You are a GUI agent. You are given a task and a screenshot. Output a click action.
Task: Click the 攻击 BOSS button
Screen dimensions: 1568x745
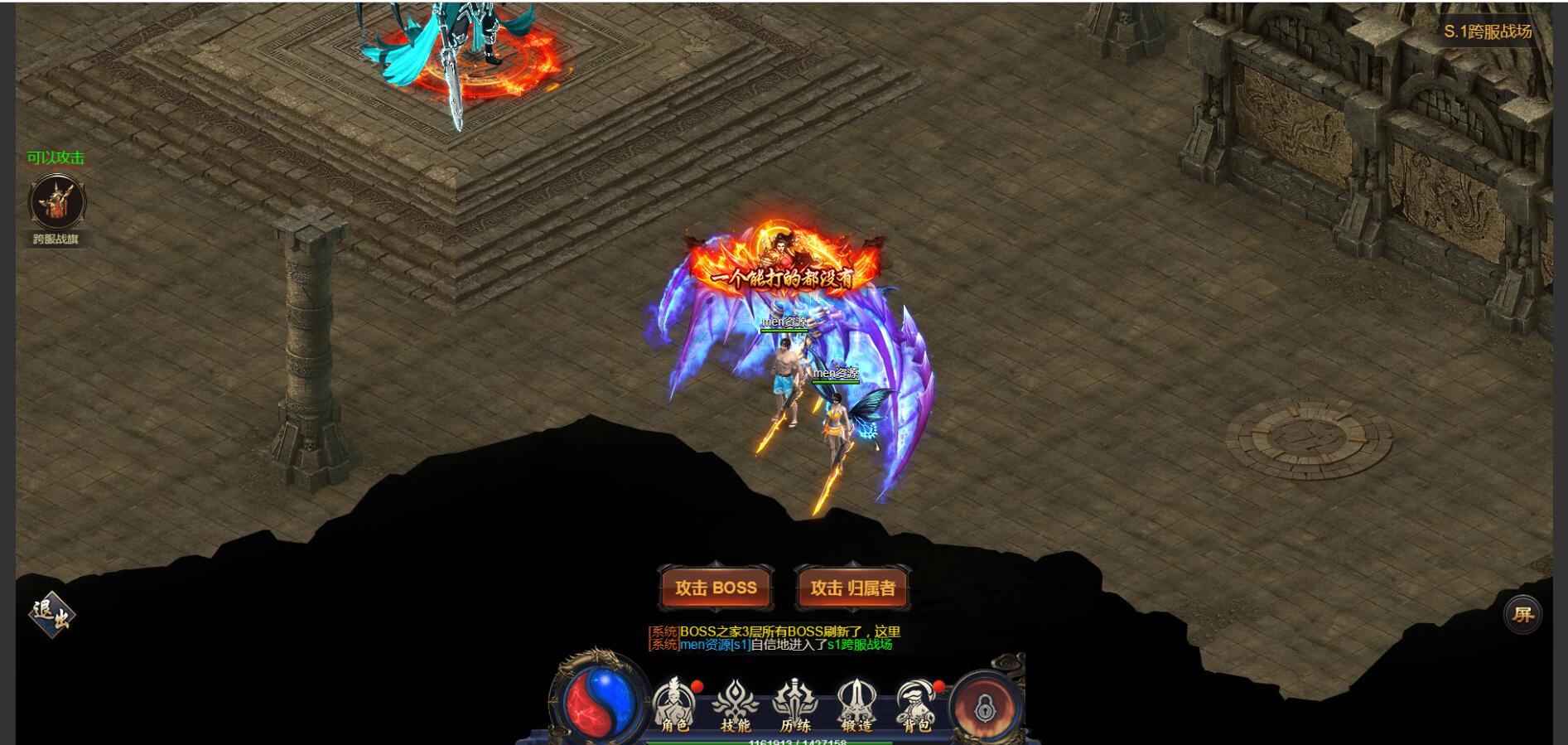tap(714, 588)
